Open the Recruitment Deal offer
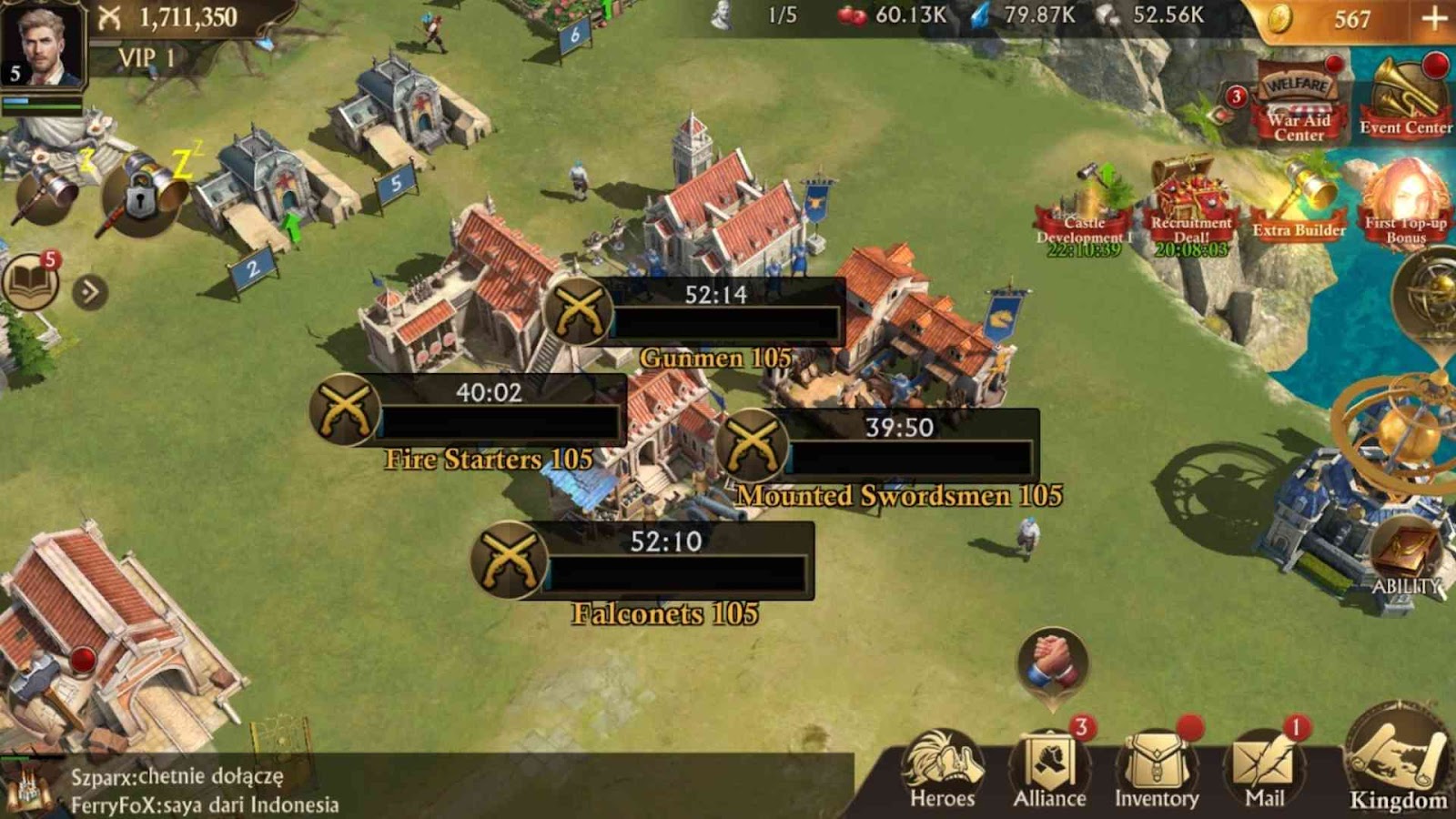This screenshot has height=819, width=1456. click(x=1190, y=207)
